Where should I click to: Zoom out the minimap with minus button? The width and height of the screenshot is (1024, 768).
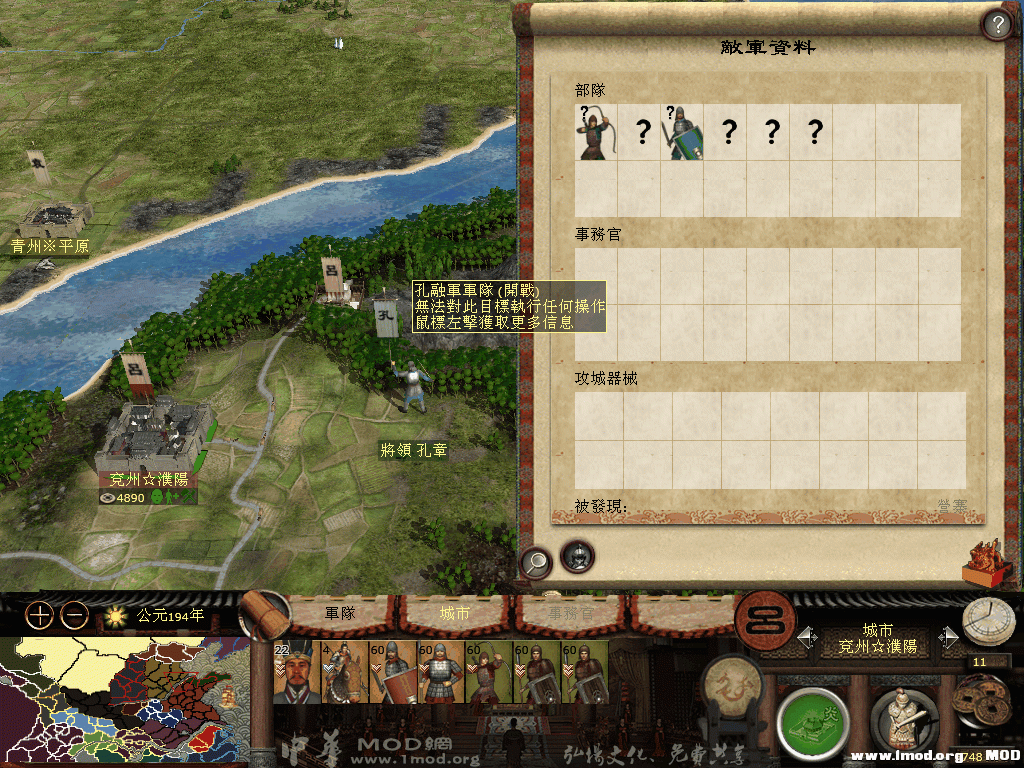coord(75,615)
